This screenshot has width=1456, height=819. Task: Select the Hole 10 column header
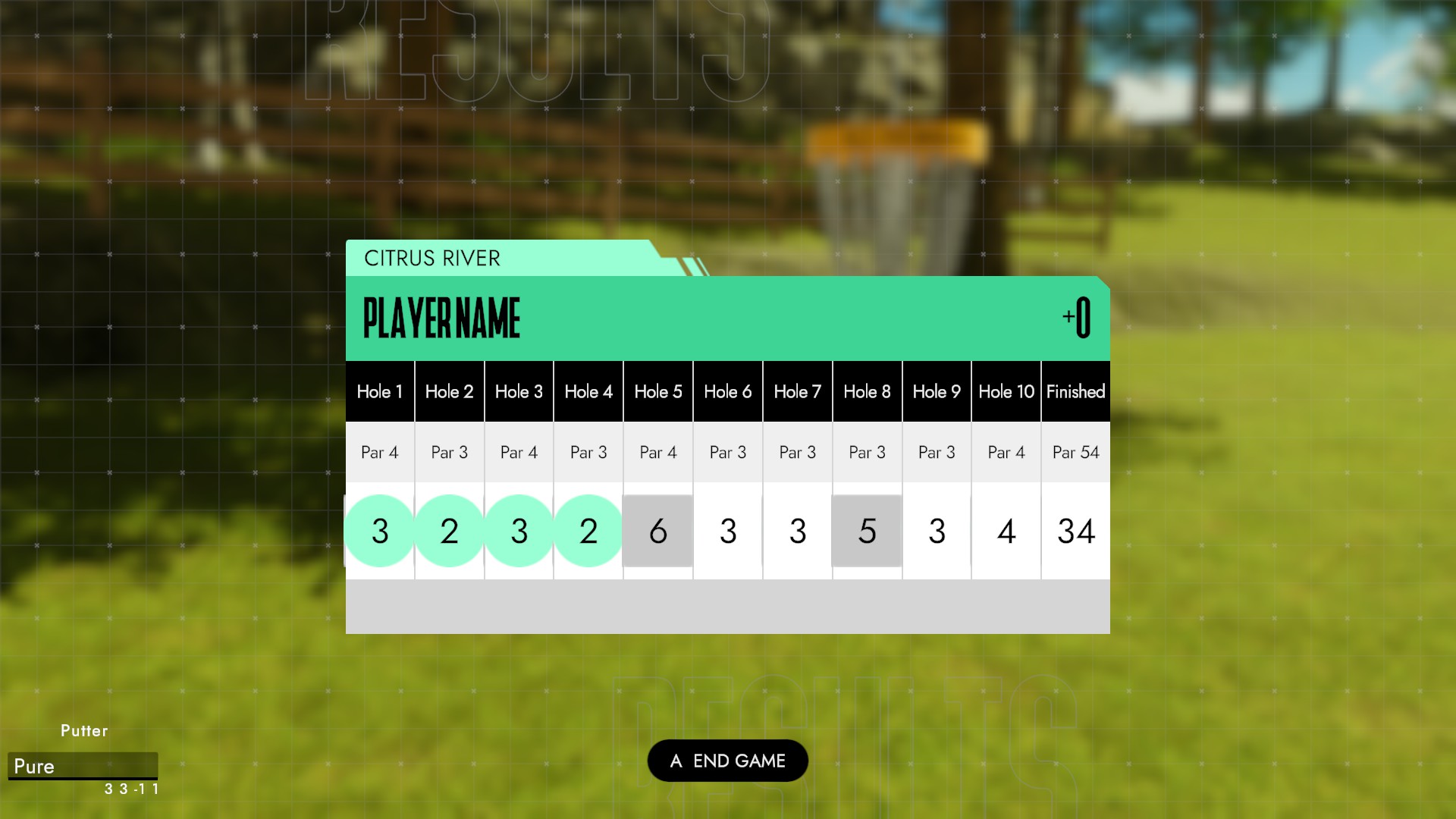(x=1006, y=391)
